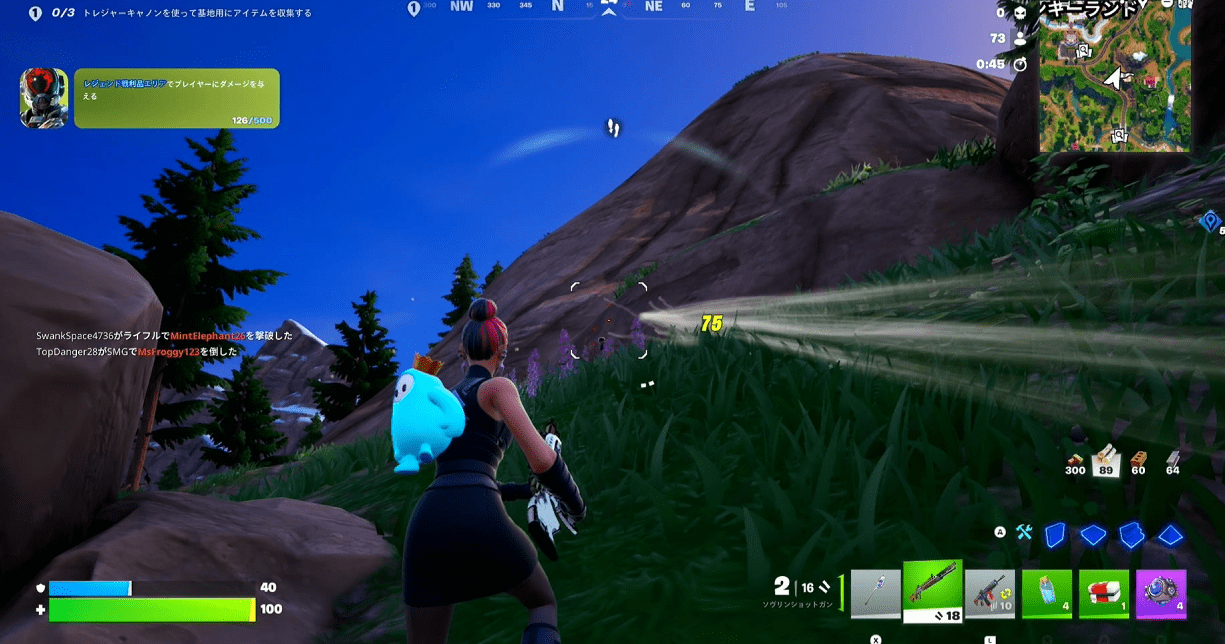Click the treasure canon objective text
This screenshot has height=644, width=1225.
coord(197,13)
